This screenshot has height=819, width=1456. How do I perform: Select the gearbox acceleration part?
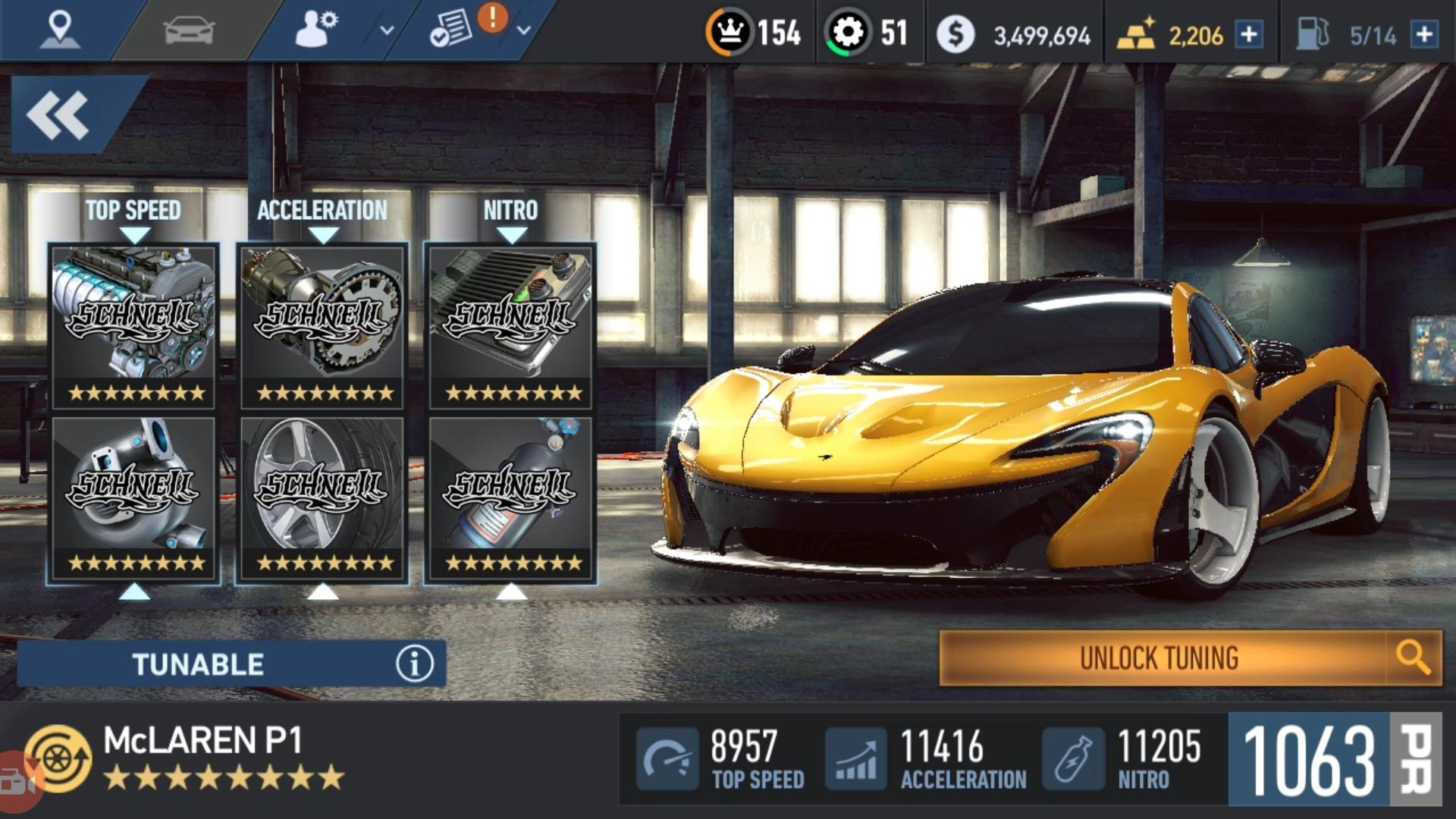point(322,326)
